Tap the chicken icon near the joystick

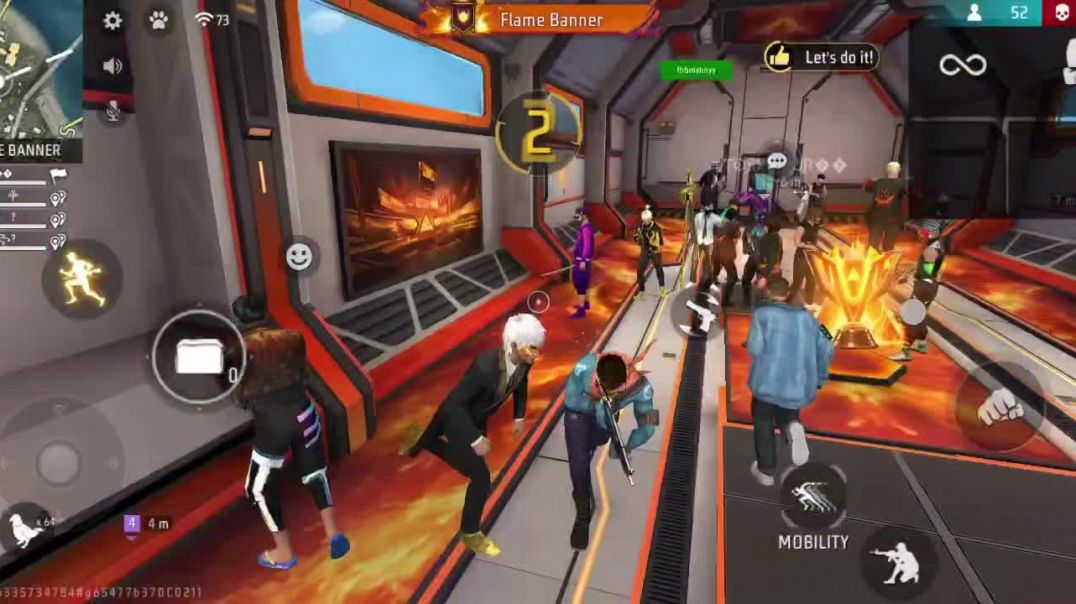[22, 529]
